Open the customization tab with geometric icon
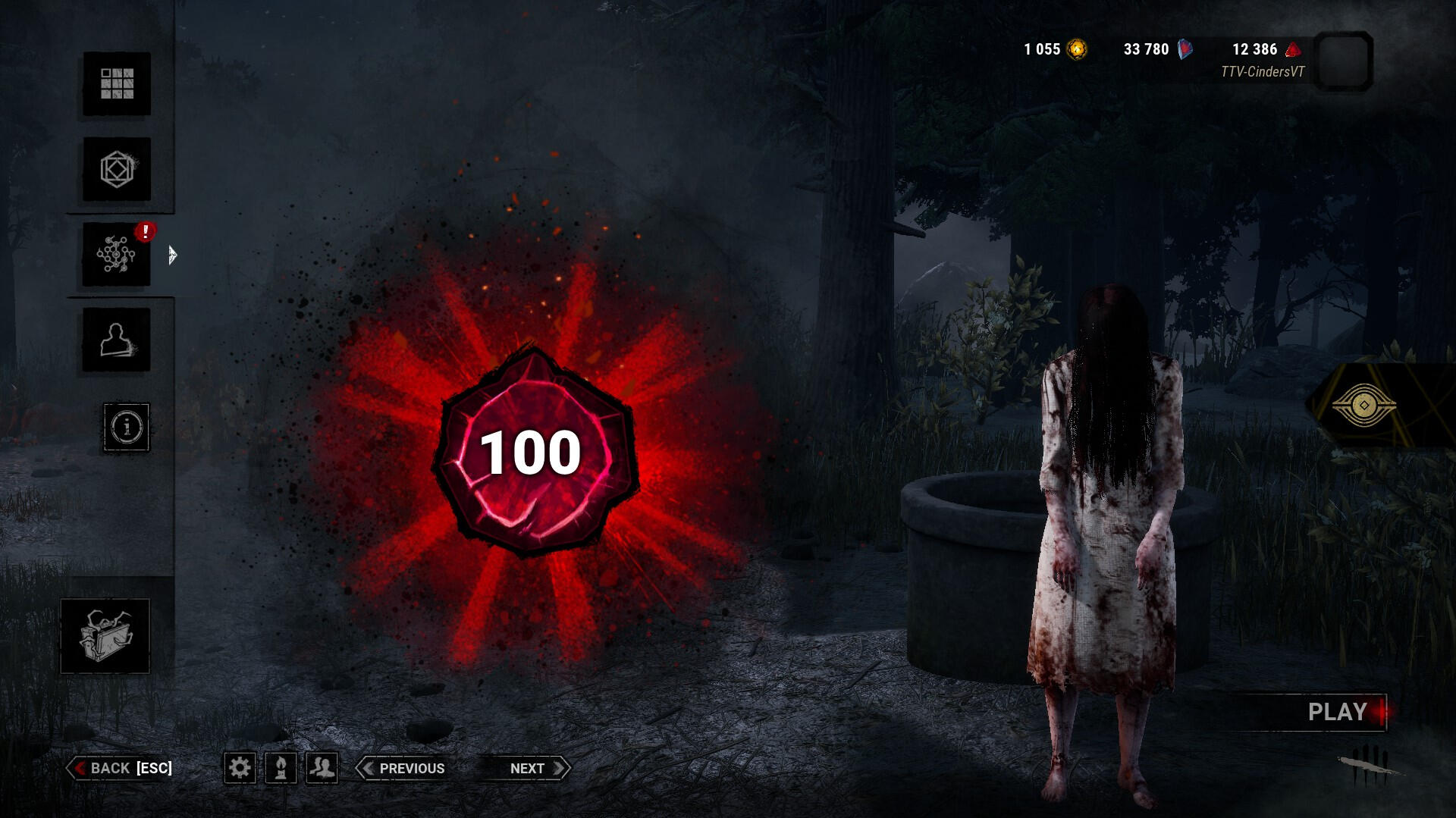Image resolution: width=1456 pixels, height=818 pixels. 117,169
